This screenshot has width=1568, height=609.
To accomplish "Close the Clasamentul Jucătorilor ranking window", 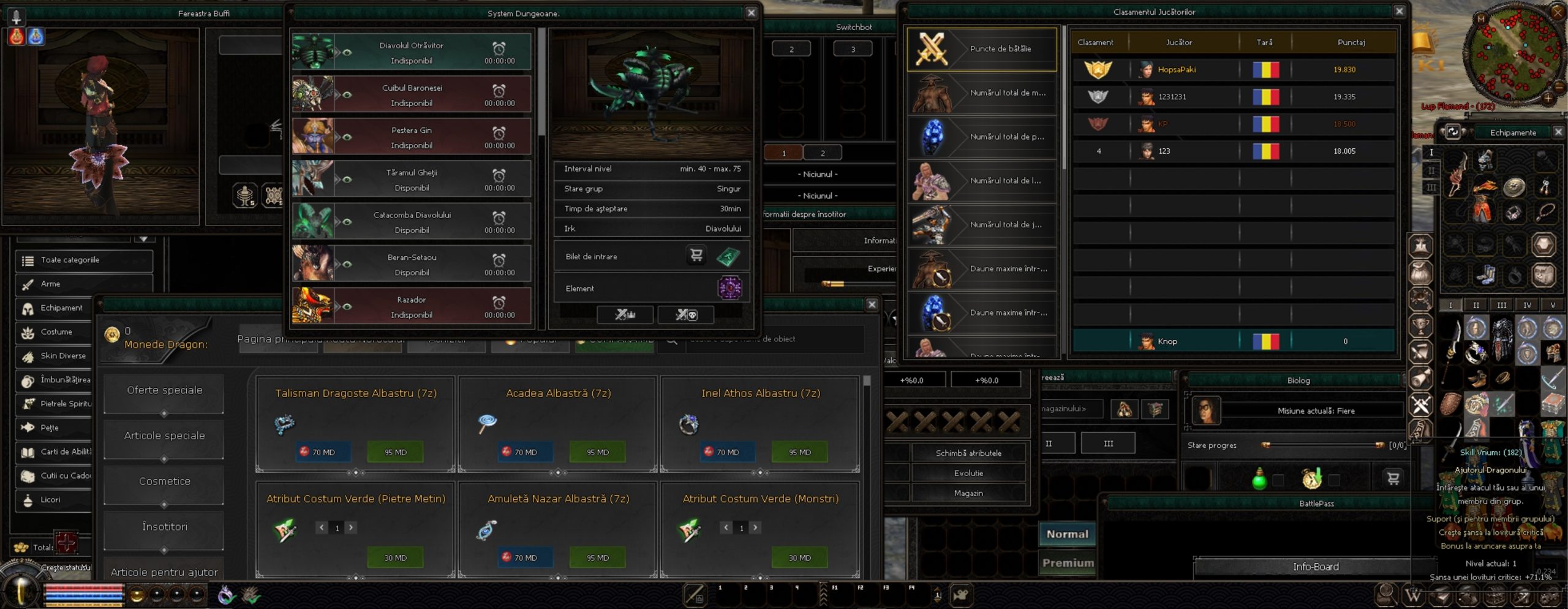I will pos(1399,11).
